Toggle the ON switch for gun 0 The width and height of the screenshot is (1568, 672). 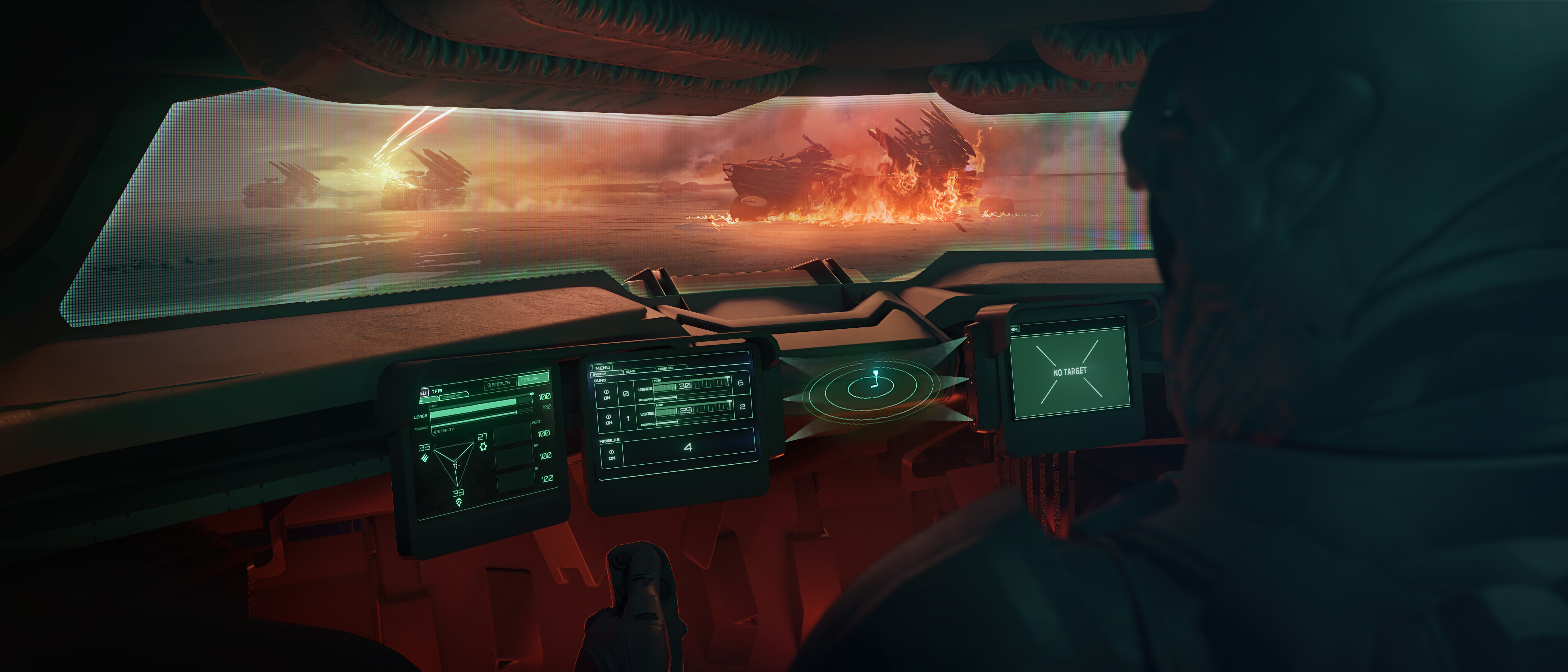coord(606,395)
